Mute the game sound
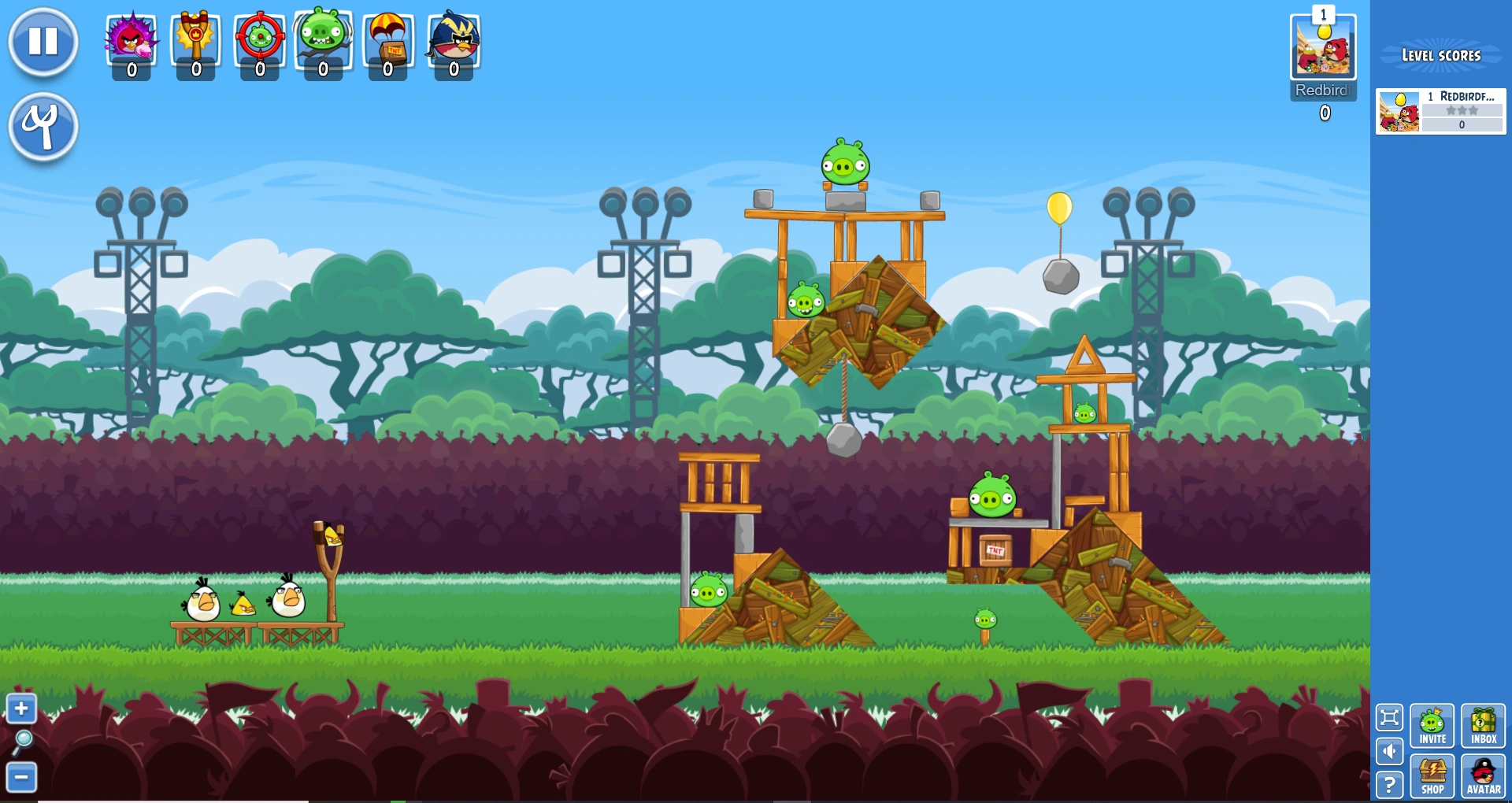This screenshot has width=1512, height=803. point(1390,752)
